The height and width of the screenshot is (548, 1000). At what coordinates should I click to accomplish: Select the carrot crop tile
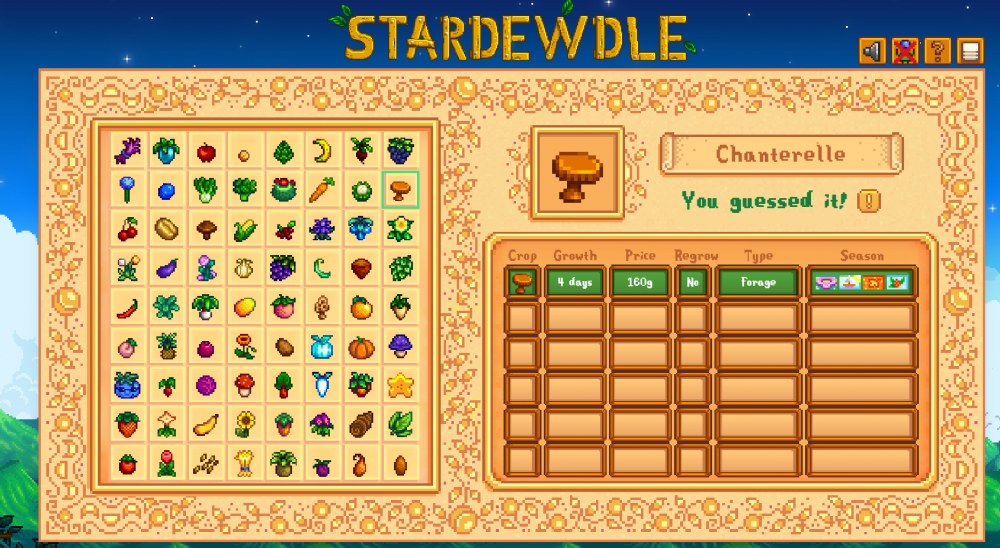pyautogui.click(x=322, y=188)
